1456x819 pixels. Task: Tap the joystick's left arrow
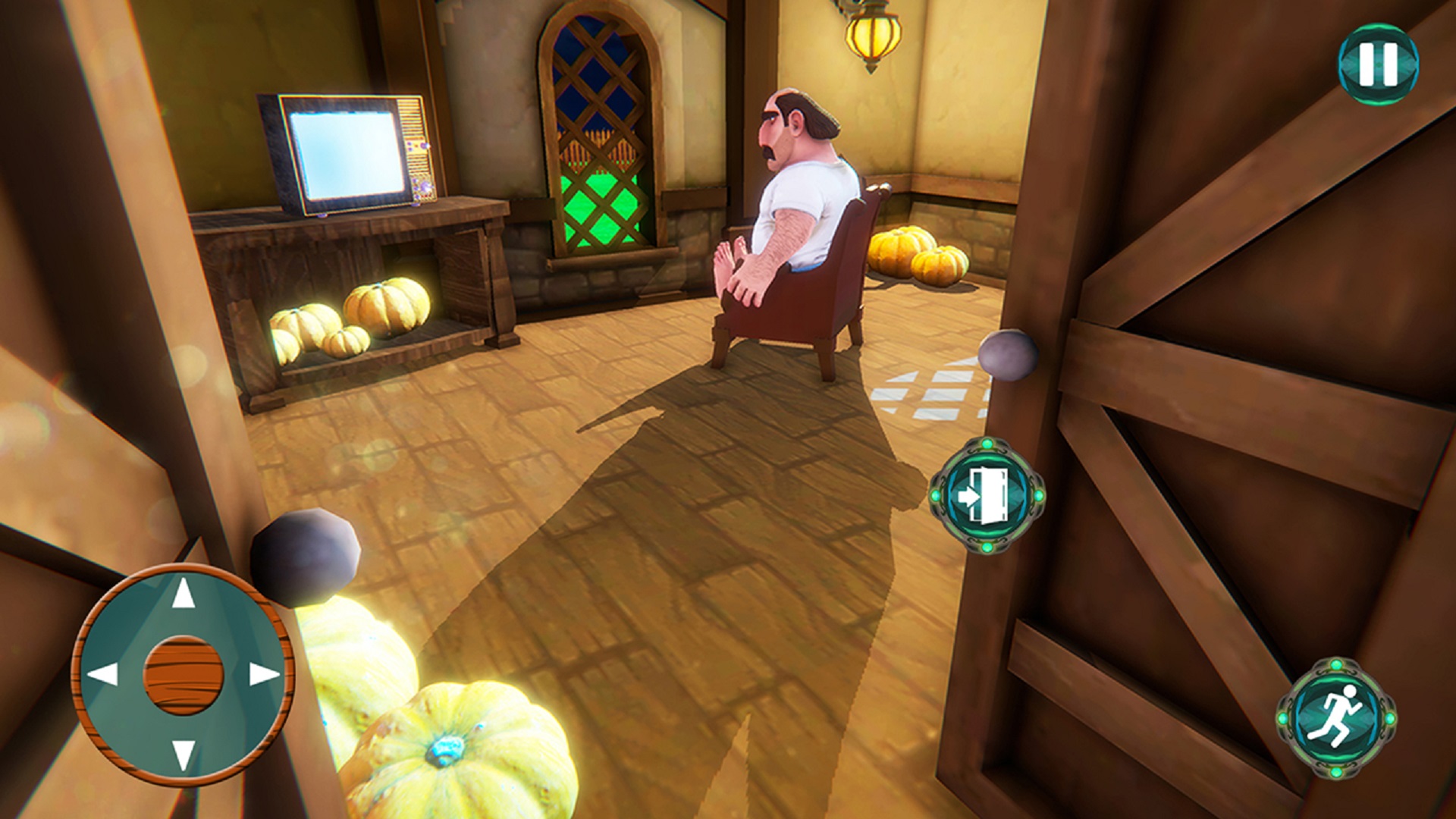103,673
